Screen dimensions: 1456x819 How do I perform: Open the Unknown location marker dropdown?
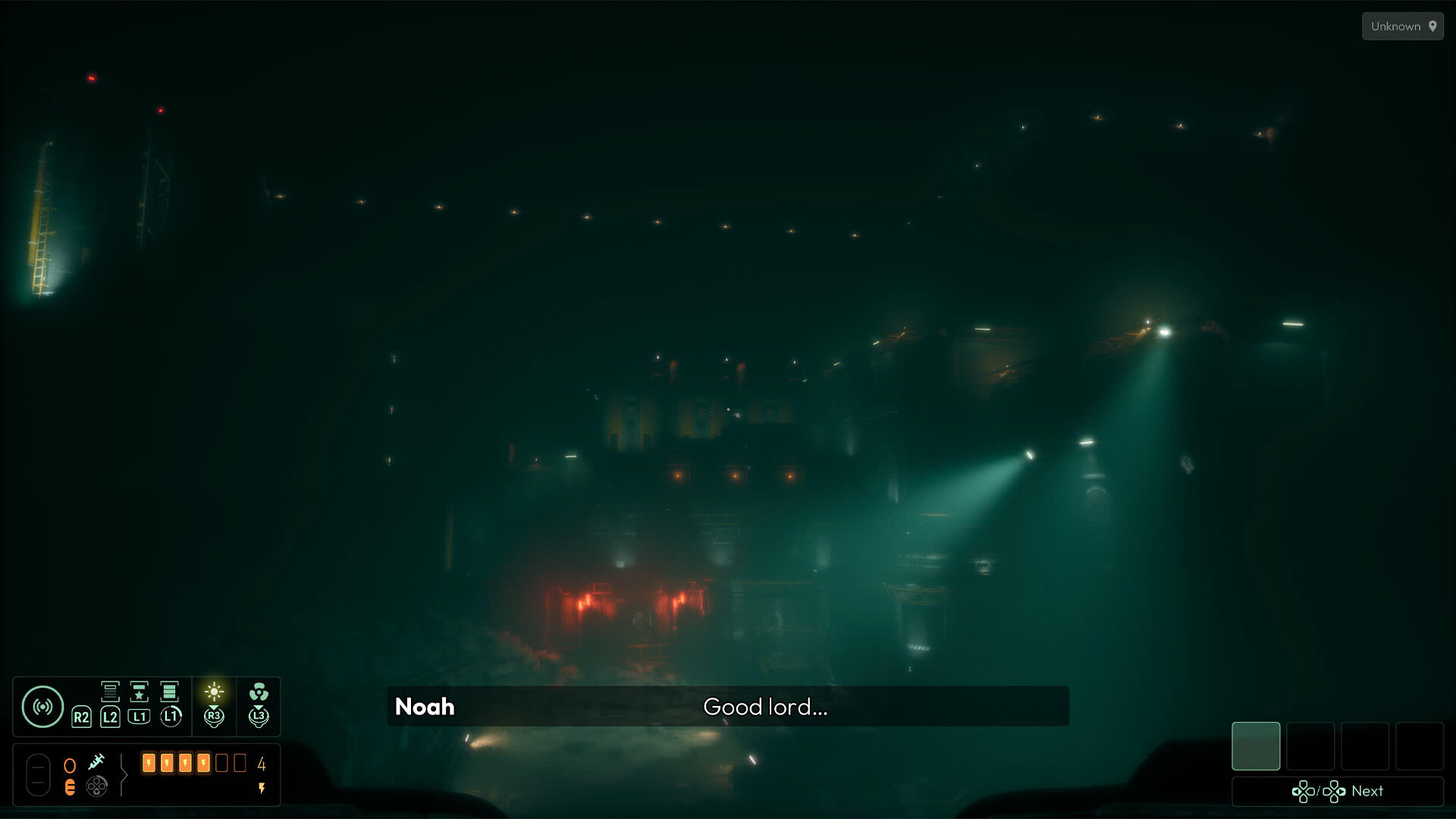pyautogui.click(x=1402, y=26)
